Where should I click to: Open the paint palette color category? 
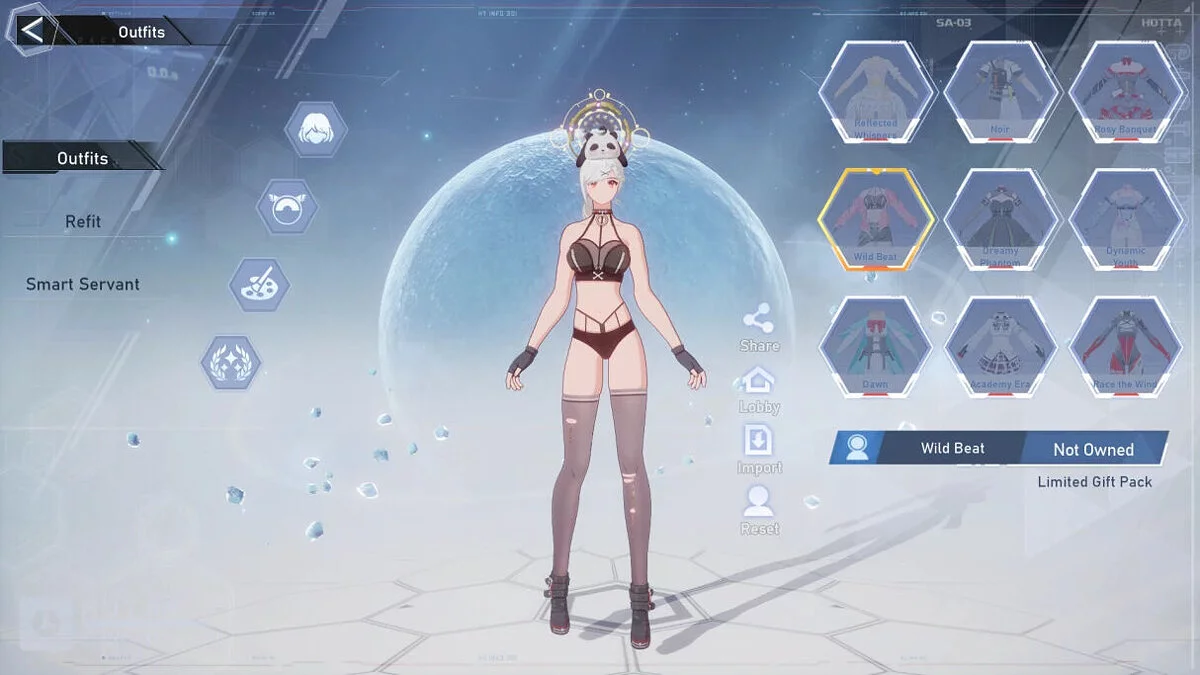click(x=260, y=284)
